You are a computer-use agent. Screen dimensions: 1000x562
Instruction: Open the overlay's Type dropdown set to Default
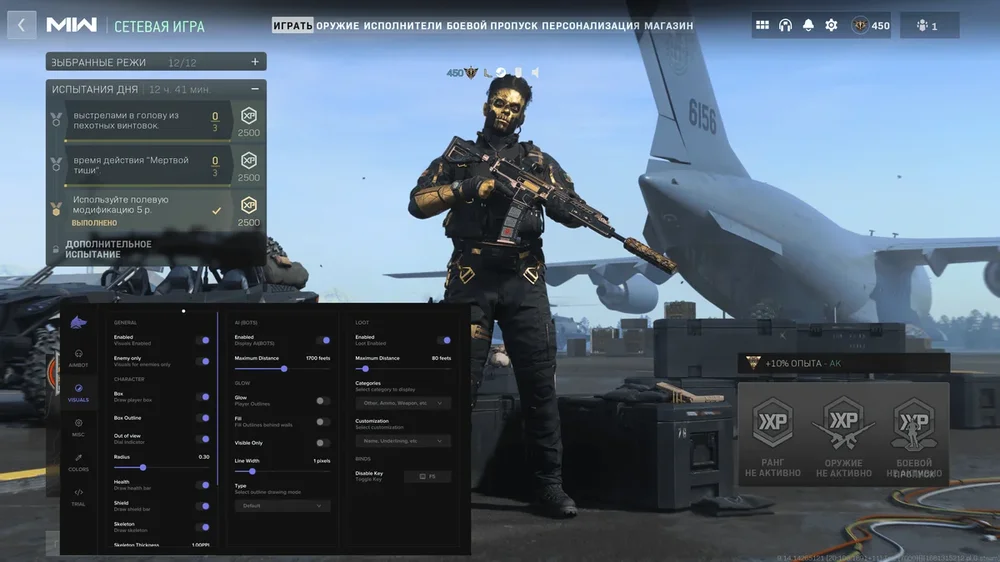pyautogui.click(x=282, y=506)
